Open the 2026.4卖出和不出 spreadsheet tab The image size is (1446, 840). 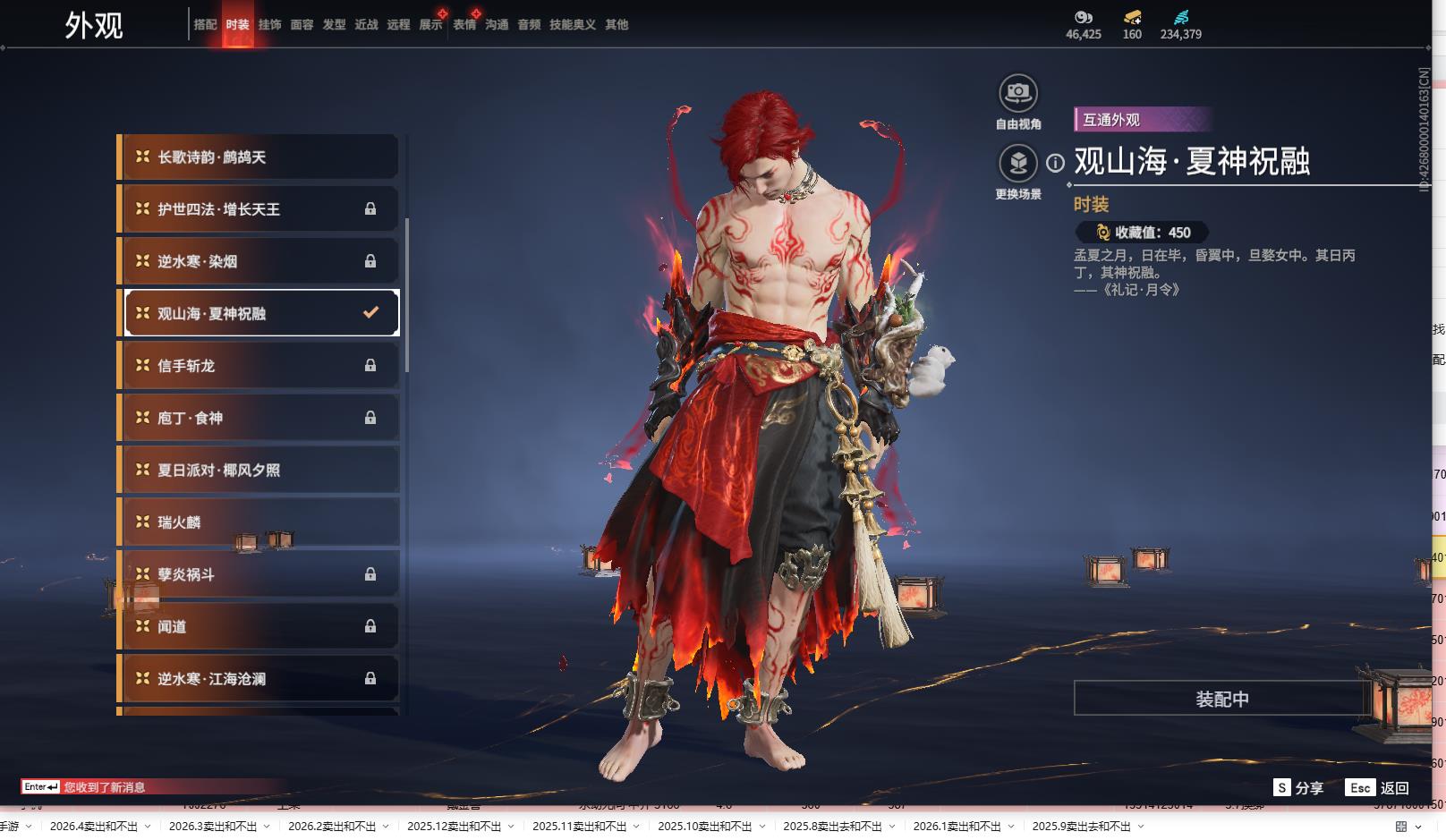[94, 827]
